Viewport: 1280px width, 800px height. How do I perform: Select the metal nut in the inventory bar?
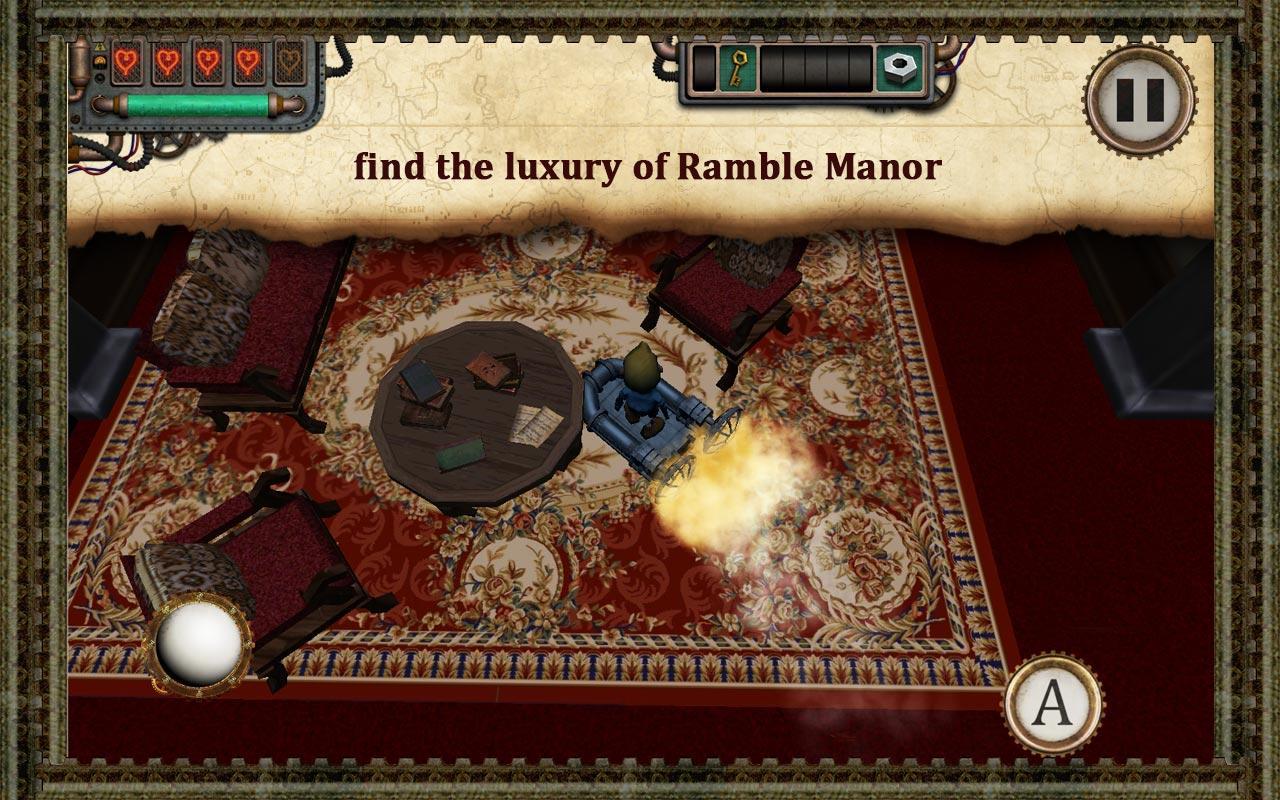[899, 68]
